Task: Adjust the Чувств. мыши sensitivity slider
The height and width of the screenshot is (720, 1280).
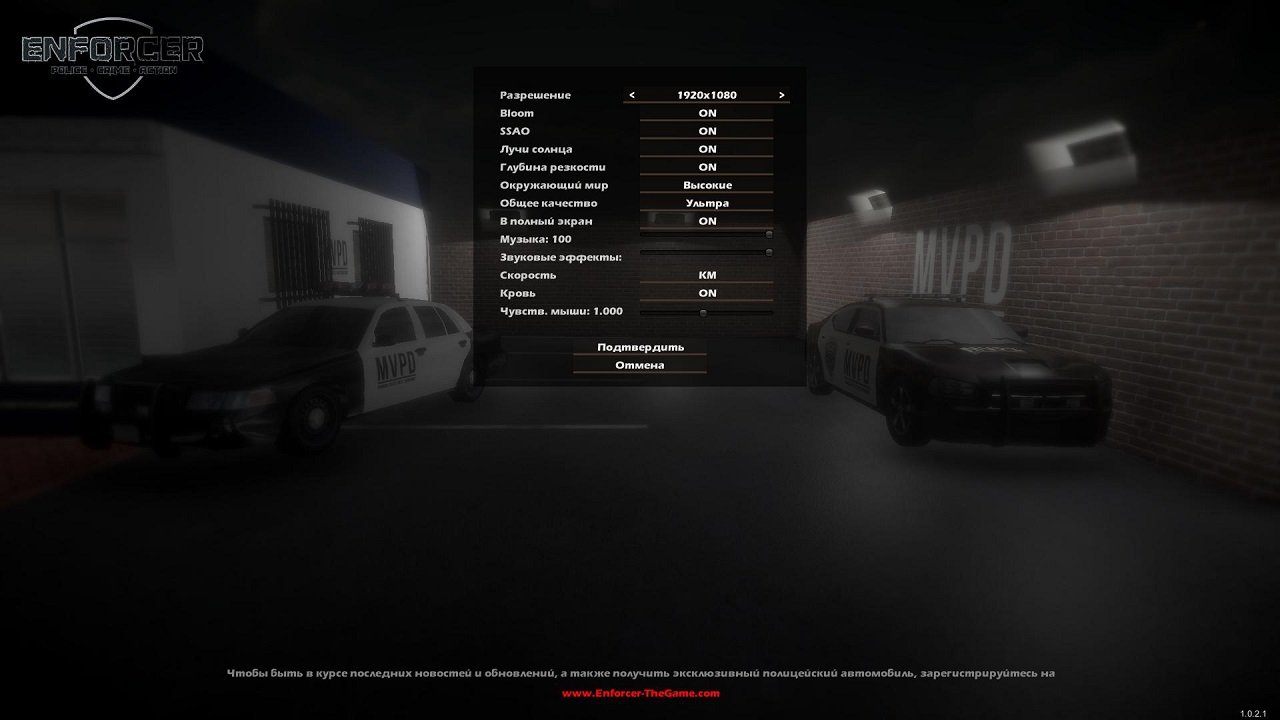Action: [x=703, y=312]
